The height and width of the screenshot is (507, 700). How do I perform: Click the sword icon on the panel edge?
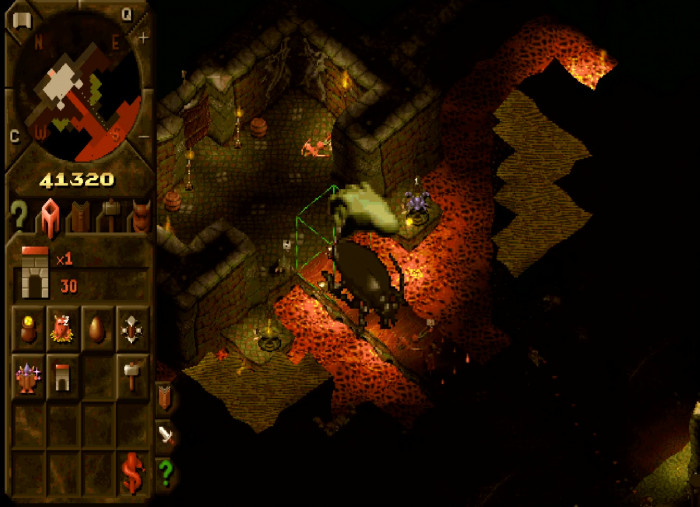tap(166, 435)
